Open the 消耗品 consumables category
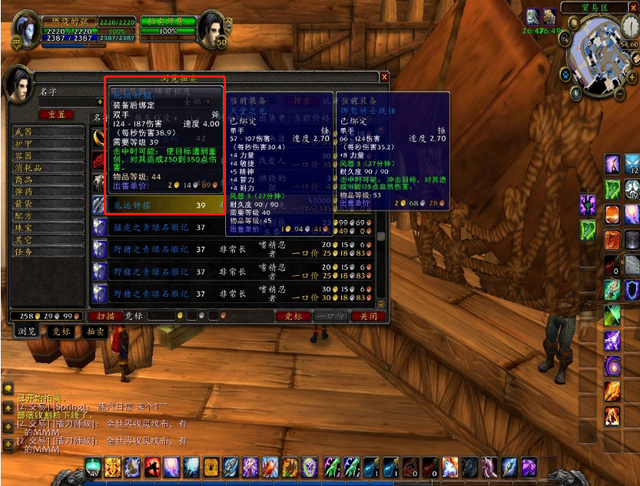640x486 pixels. [x=28, y=167]
